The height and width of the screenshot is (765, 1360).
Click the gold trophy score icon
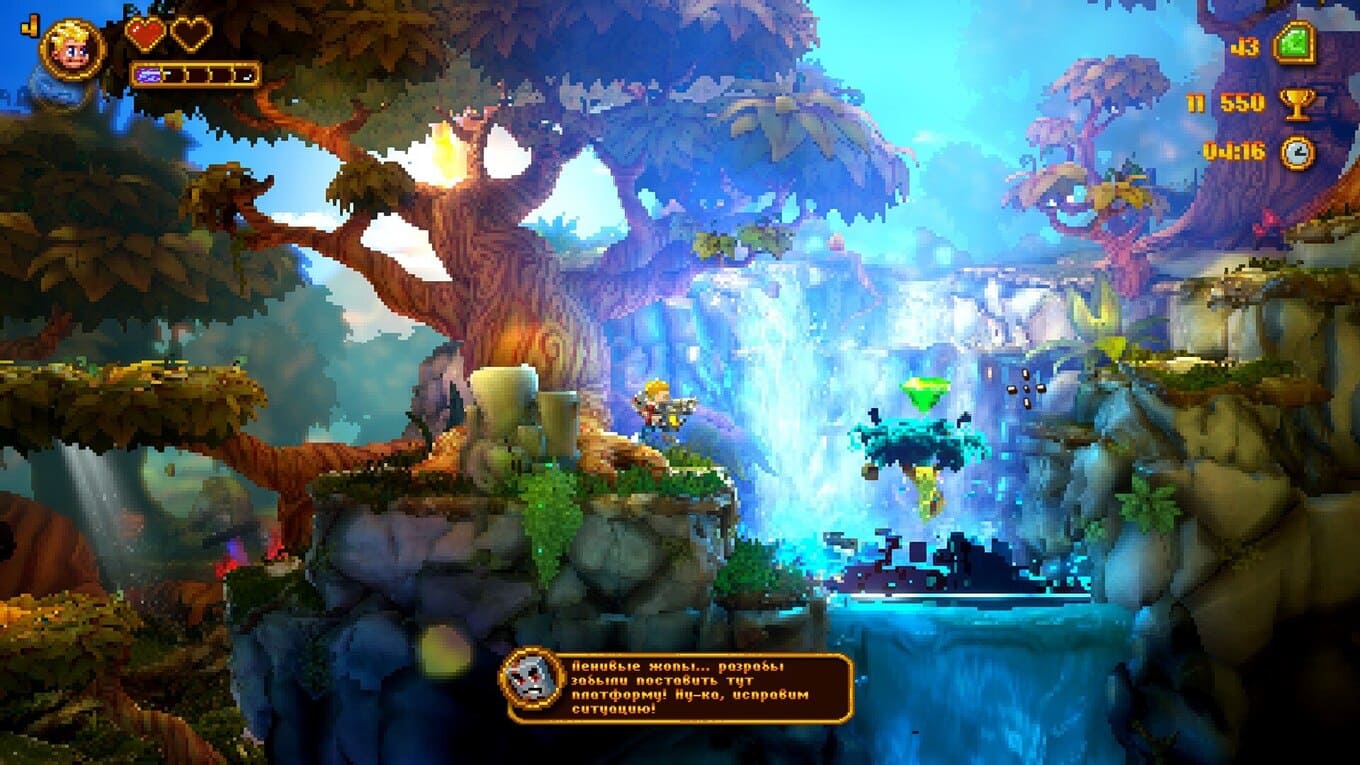(1298, 102)
